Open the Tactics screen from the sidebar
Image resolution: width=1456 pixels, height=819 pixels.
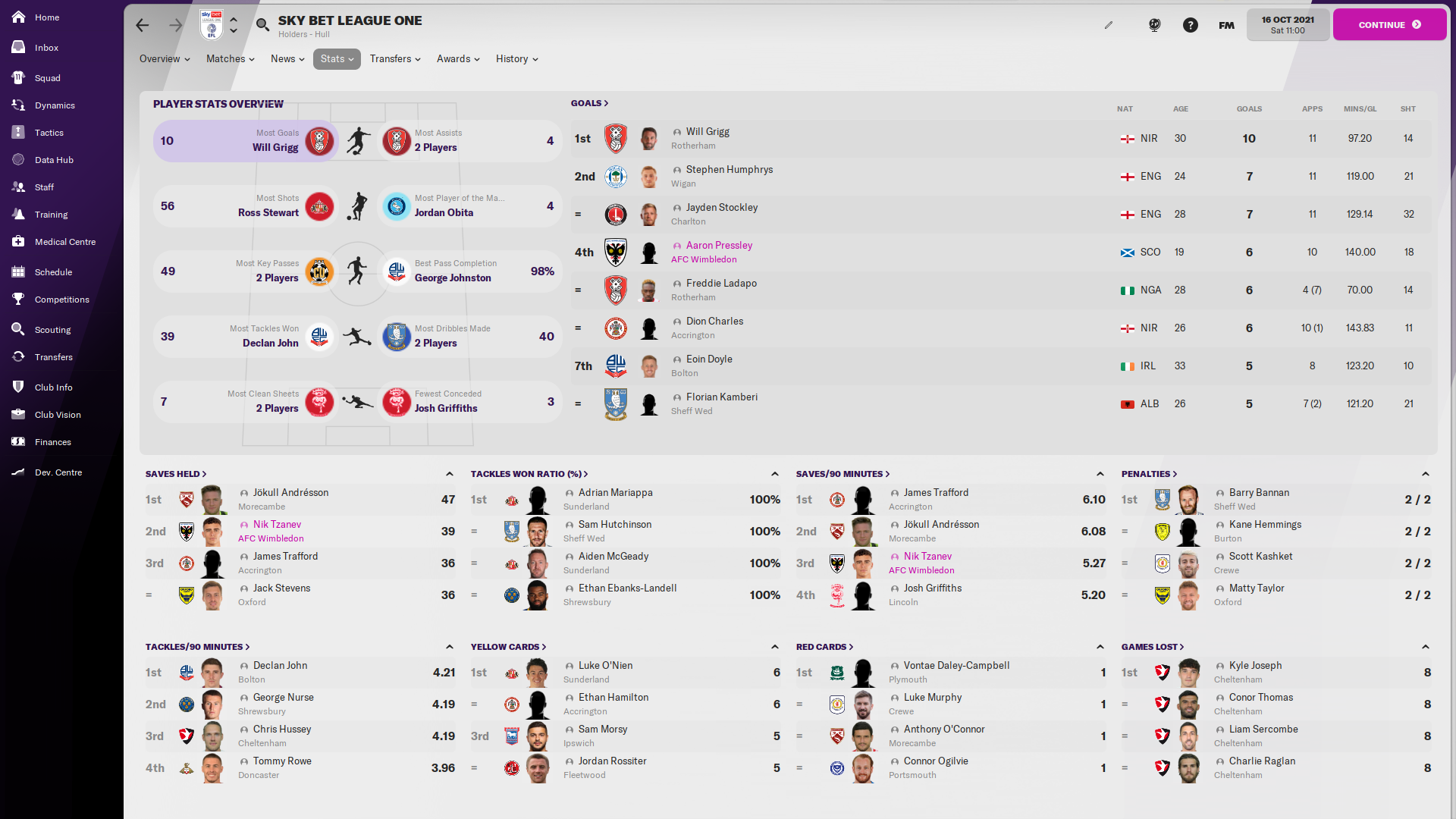pyautogui.click(x=49, y=132)
